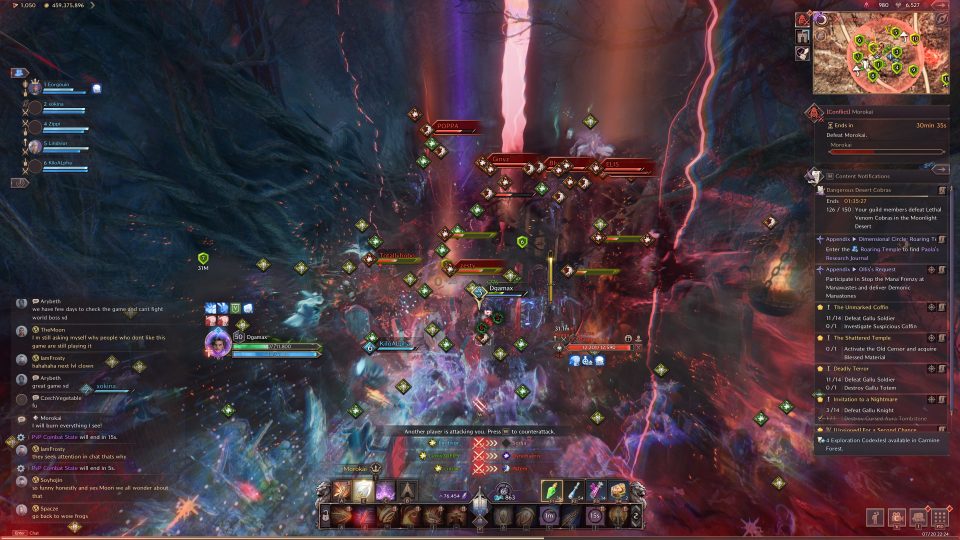Select the green potion quick slot
Screen dimensions: 960x540
(x=553, y=491)
